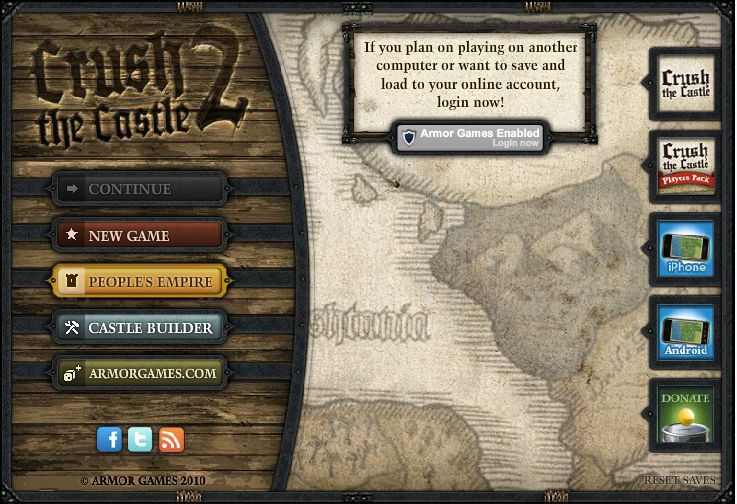
Task: Open the Facebook page icon
Action: pyautogui.click(x=109, y=438)
